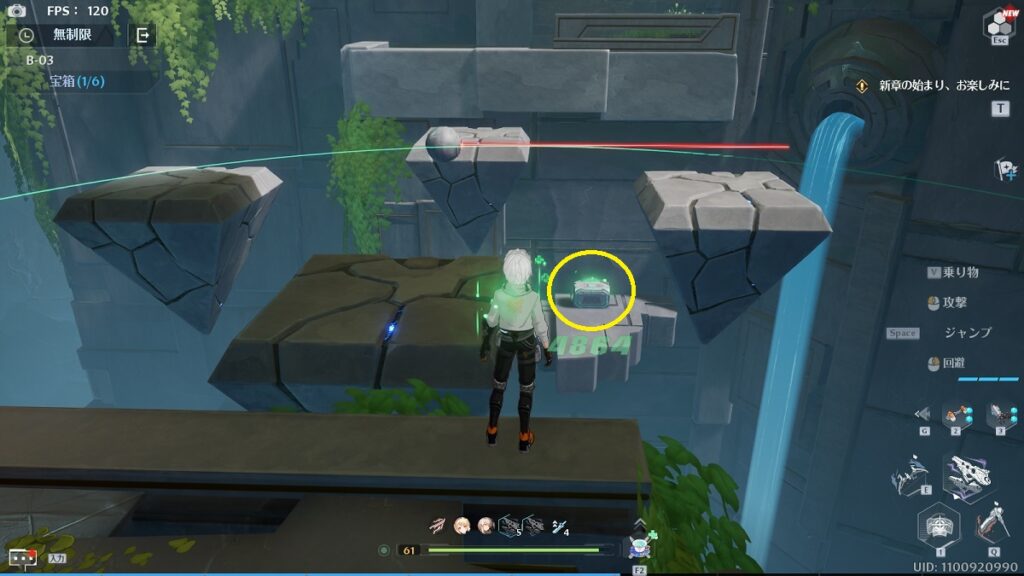The height and width of the screenshot is (576, 1024).
Task: Click the double-arrow relic switch icon
Action: pos(922,413)
